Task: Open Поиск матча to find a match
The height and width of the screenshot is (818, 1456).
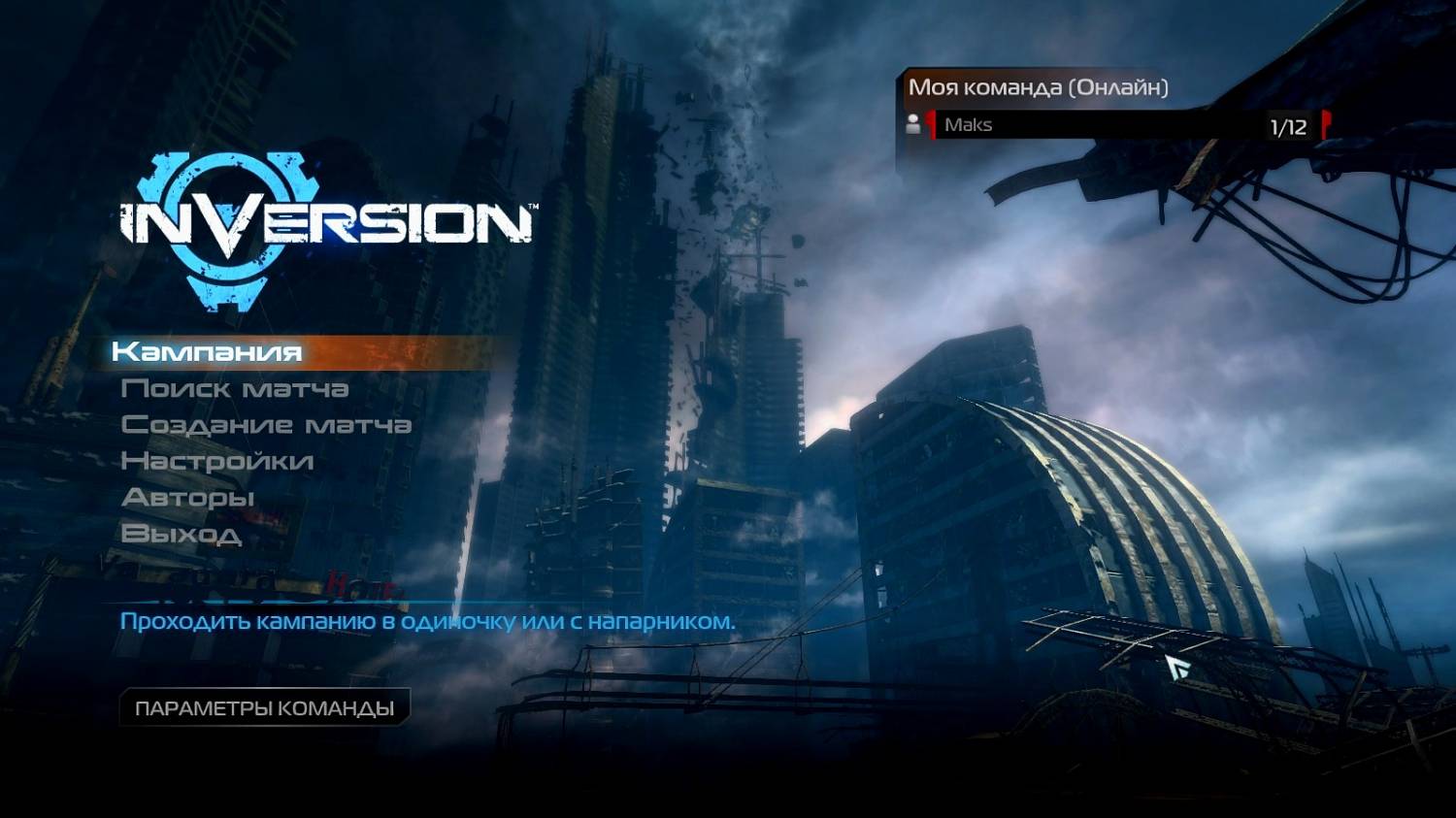Action: [x=235, y=389]
